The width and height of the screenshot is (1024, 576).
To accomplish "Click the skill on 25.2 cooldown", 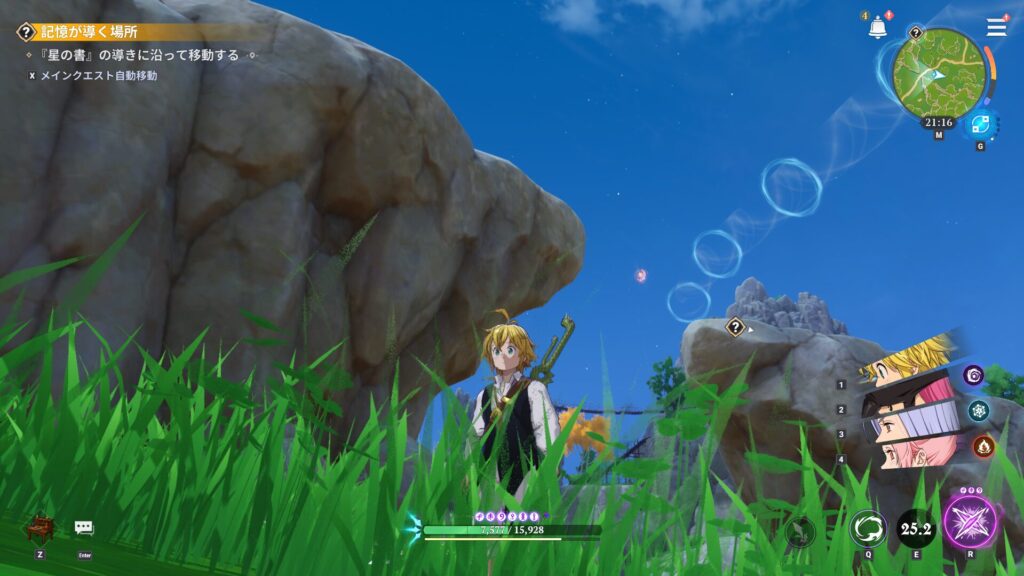I will point(915,527).
